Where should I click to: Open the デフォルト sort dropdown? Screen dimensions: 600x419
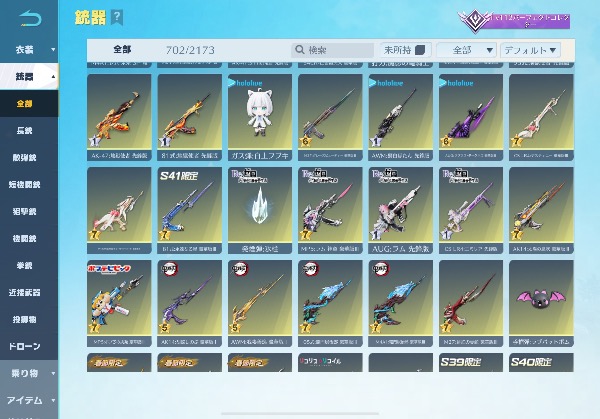click(x=531, y=50)
